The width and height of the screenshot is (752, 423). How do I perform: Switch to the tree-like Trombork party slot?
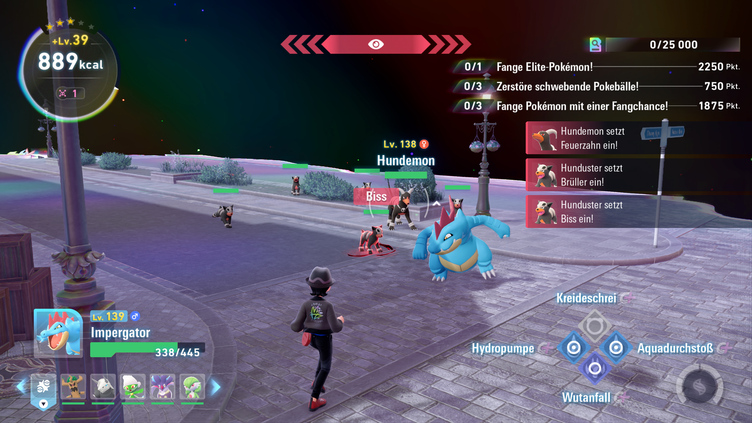point(73,388)
